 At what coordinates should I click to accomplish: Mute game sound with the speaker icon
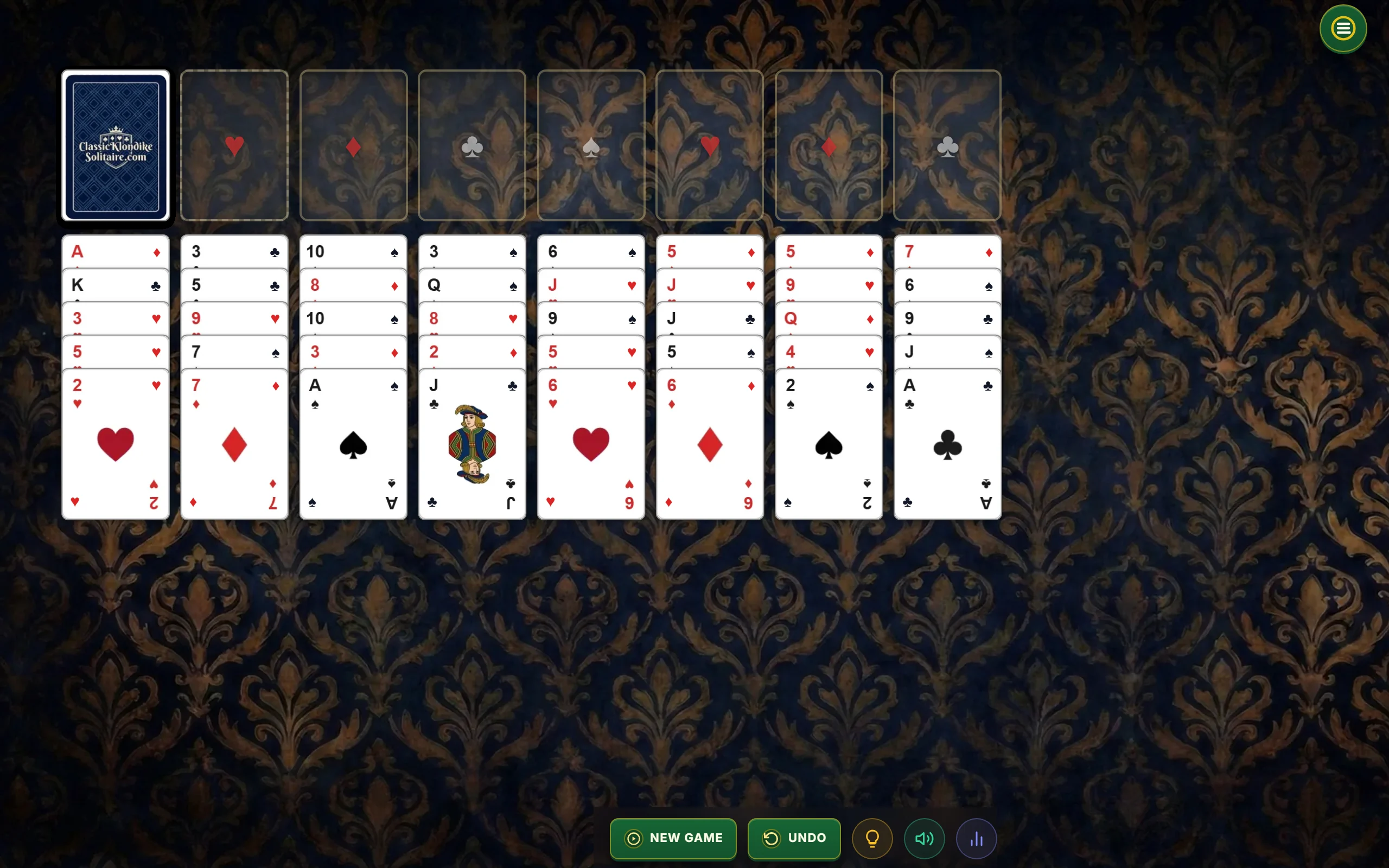point(924,838)
